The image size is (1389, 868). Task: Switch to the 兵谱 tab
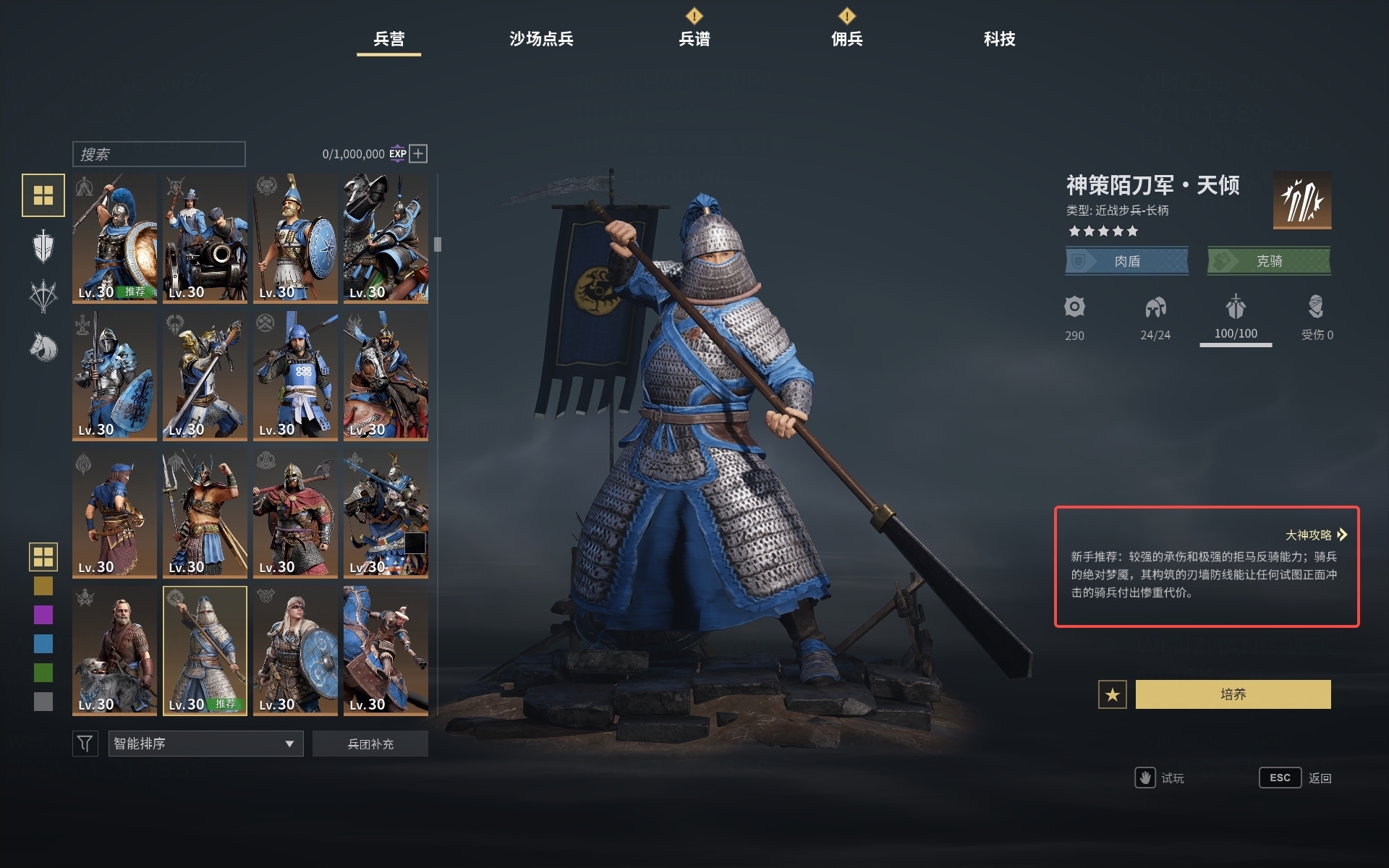(694, 40)
